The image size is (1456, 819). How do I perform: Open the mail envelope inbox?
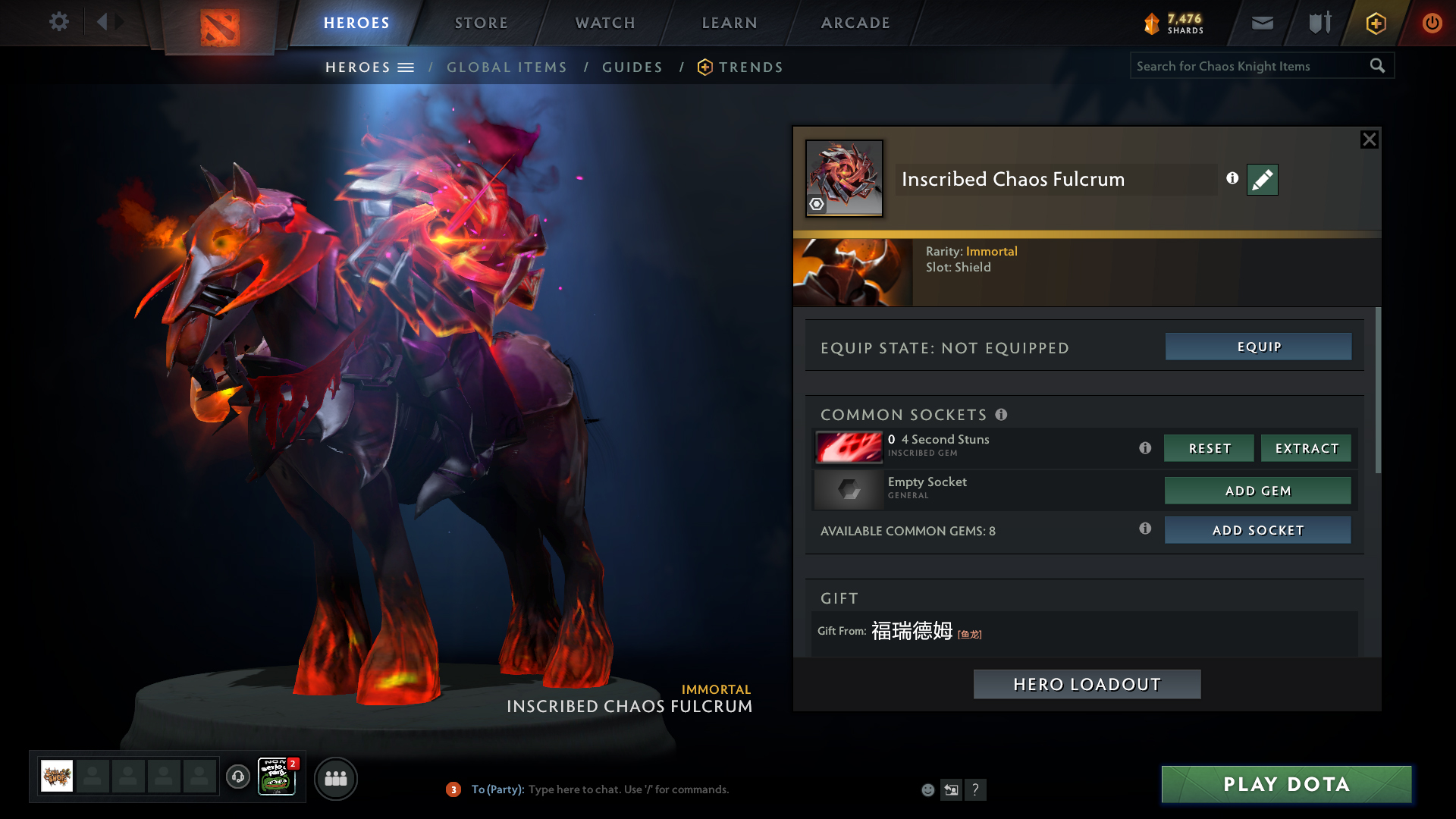click(x=1262, y=23)
